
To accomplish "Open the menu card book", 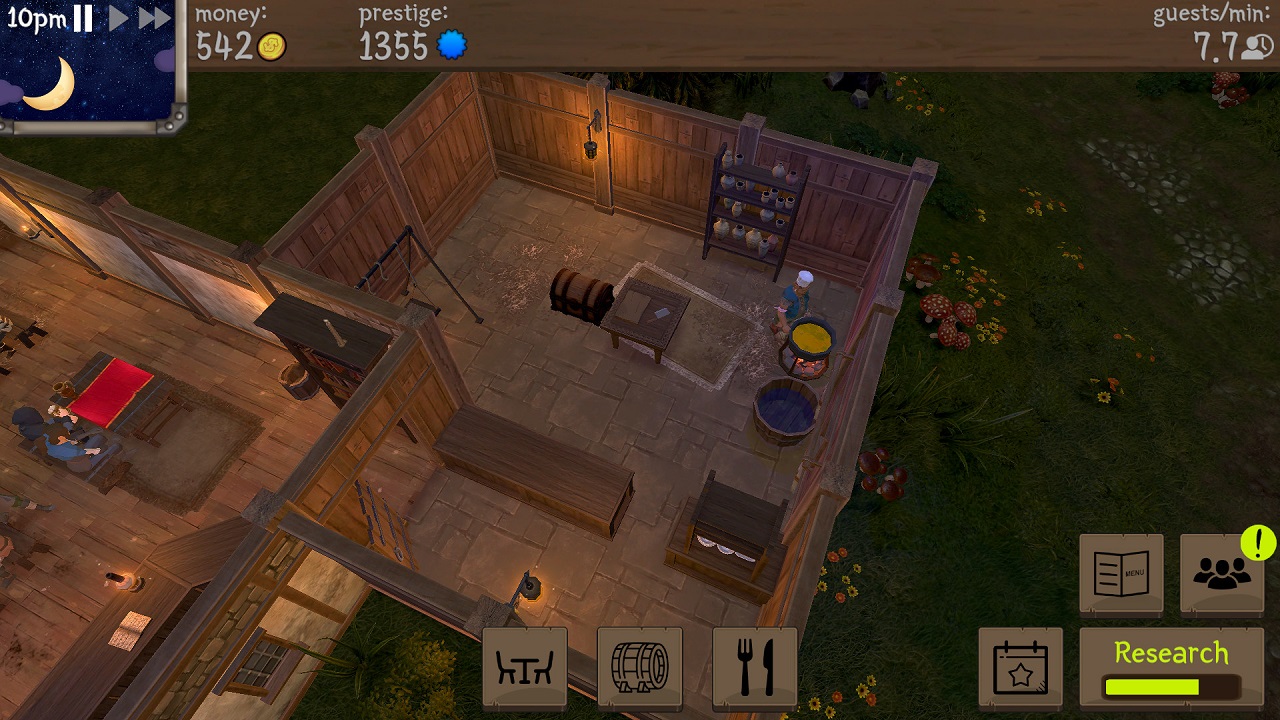I will click(x=1121, y=574).
